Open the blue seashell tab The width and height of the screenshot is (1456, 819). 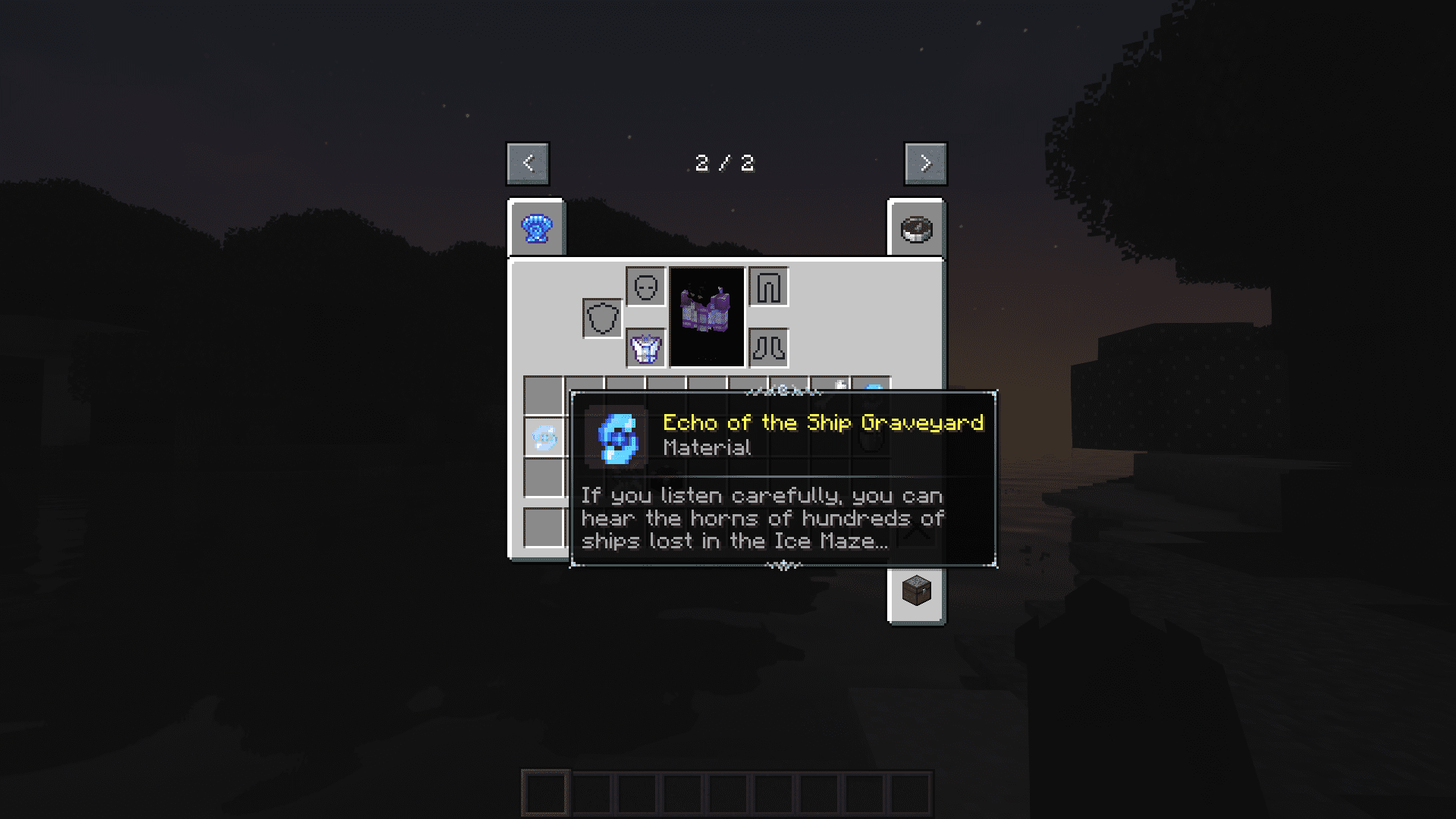[537, 228]
